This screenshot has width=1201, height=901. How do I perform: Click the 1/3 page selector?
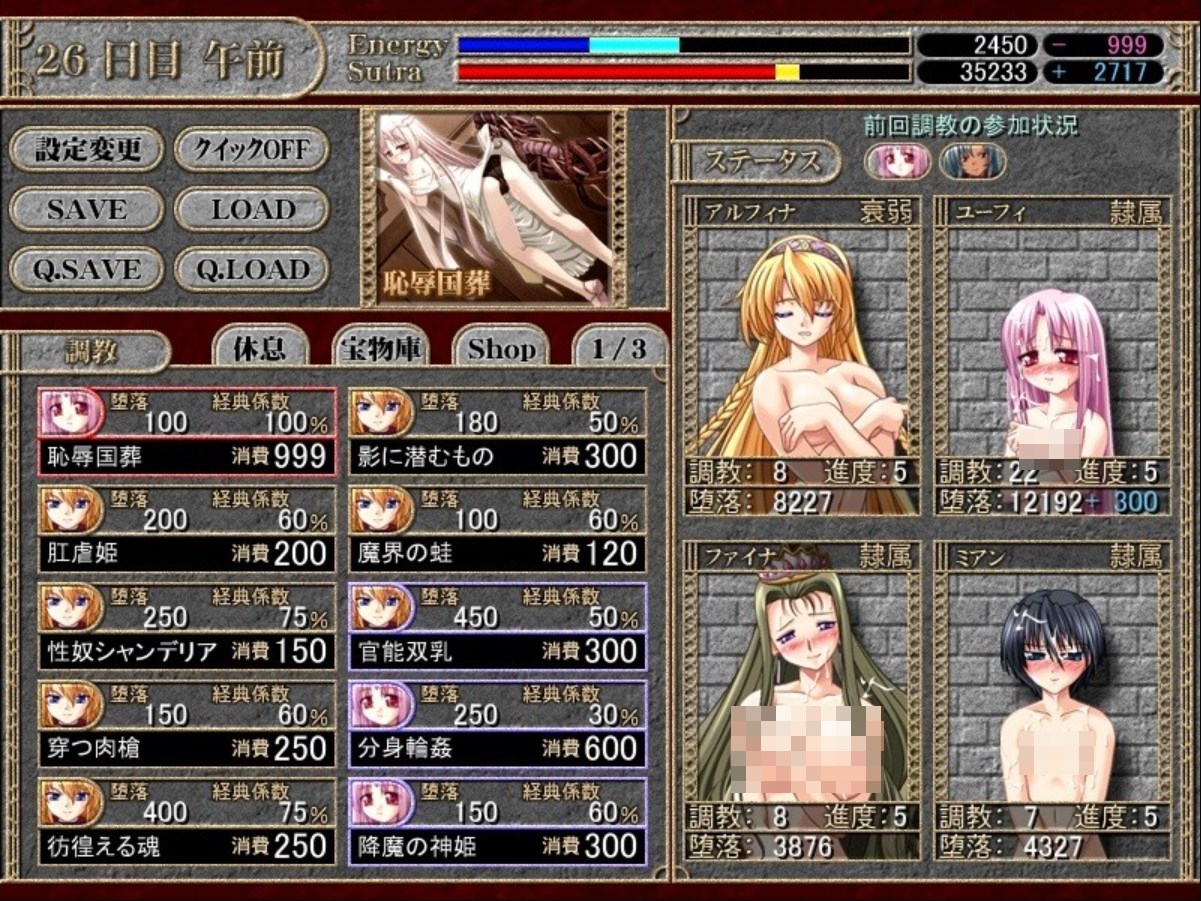[x=618, y=349]
